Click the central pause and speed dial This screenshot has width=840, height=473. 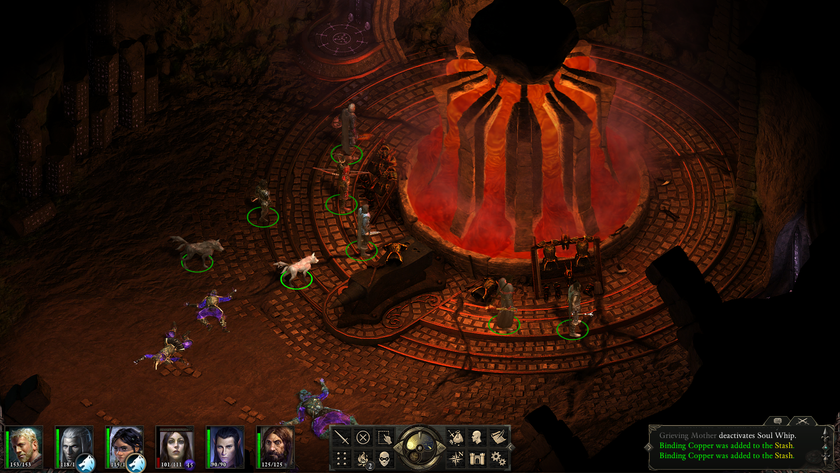419,446
